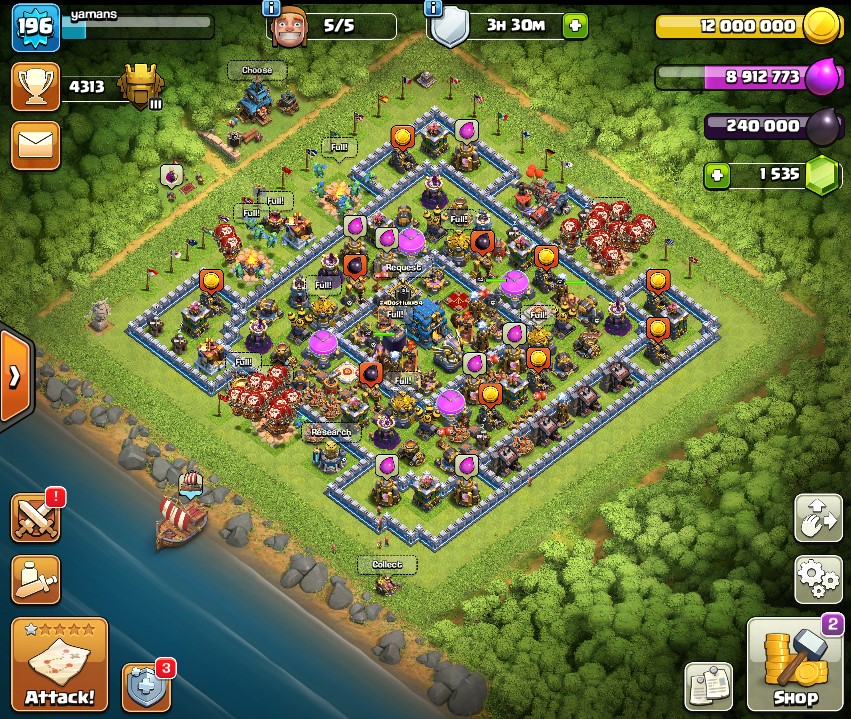Click the green plus next to shield timer
Viewport: 851px width, 719px height.
[x=575, y=26]
